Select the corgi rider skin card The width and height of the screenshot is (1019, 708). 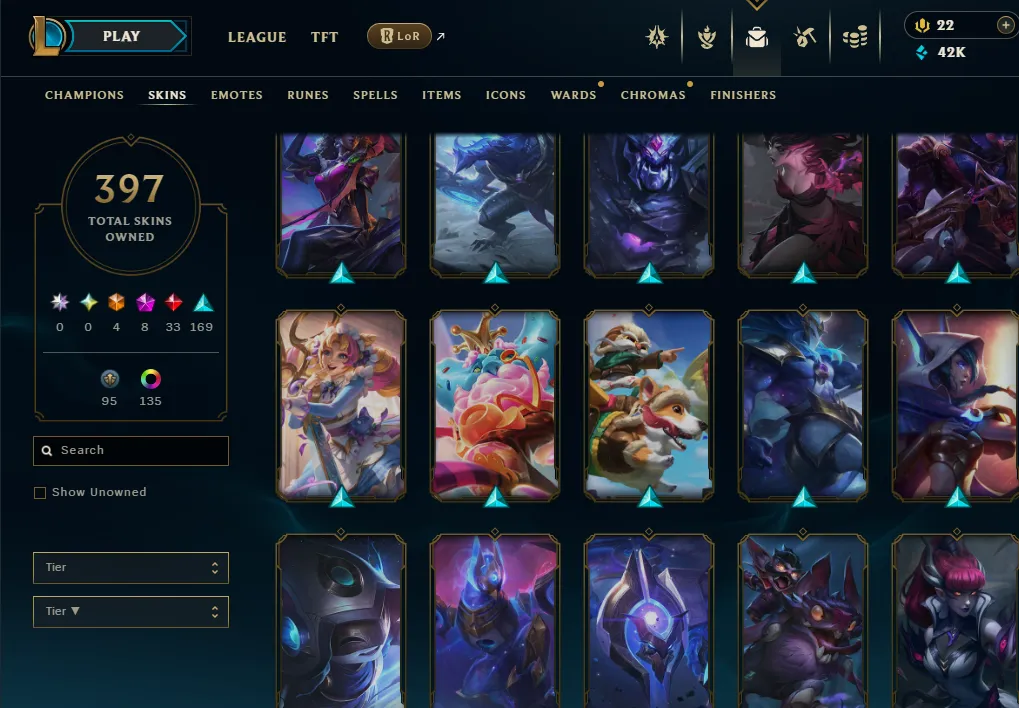click(649, 404)
